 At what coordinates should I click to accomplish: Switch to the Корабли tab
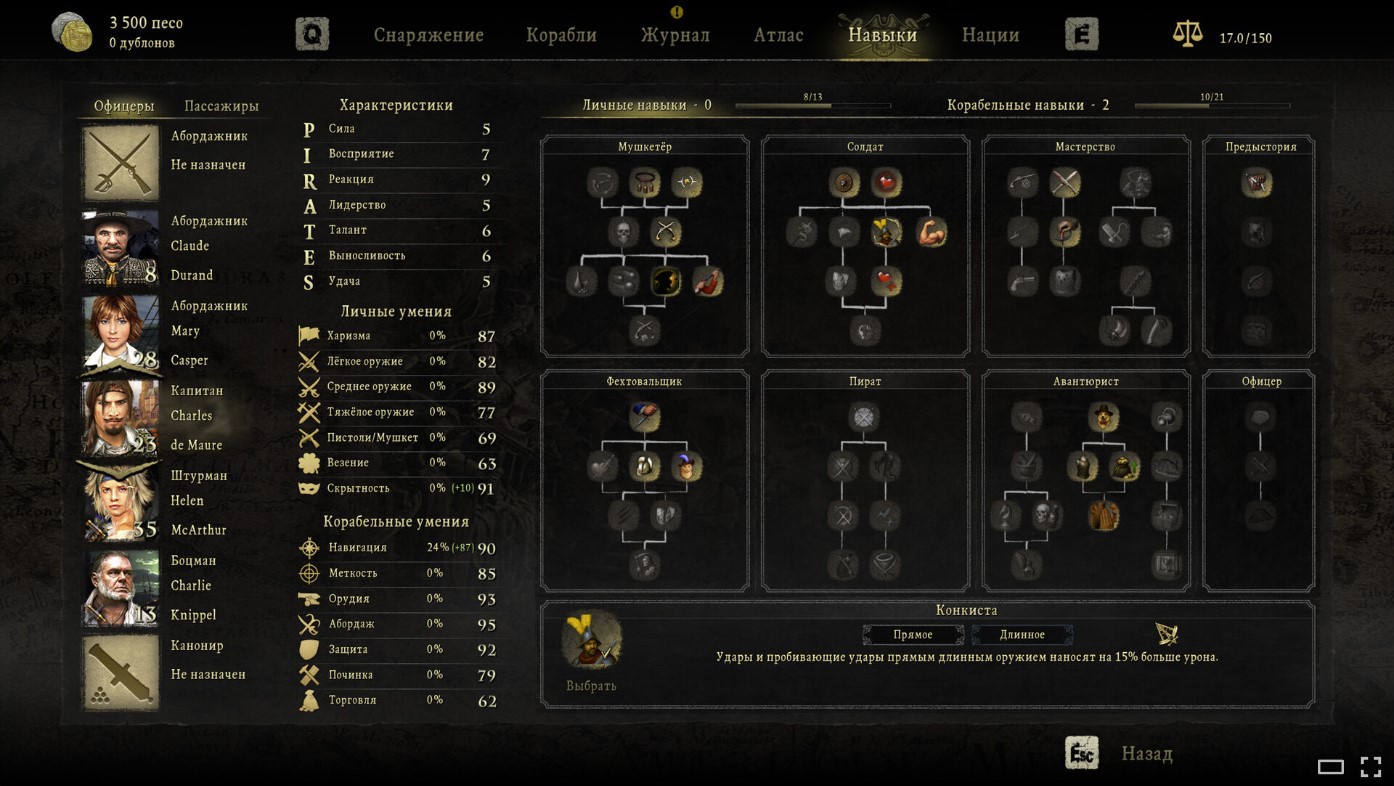(561, 35)
